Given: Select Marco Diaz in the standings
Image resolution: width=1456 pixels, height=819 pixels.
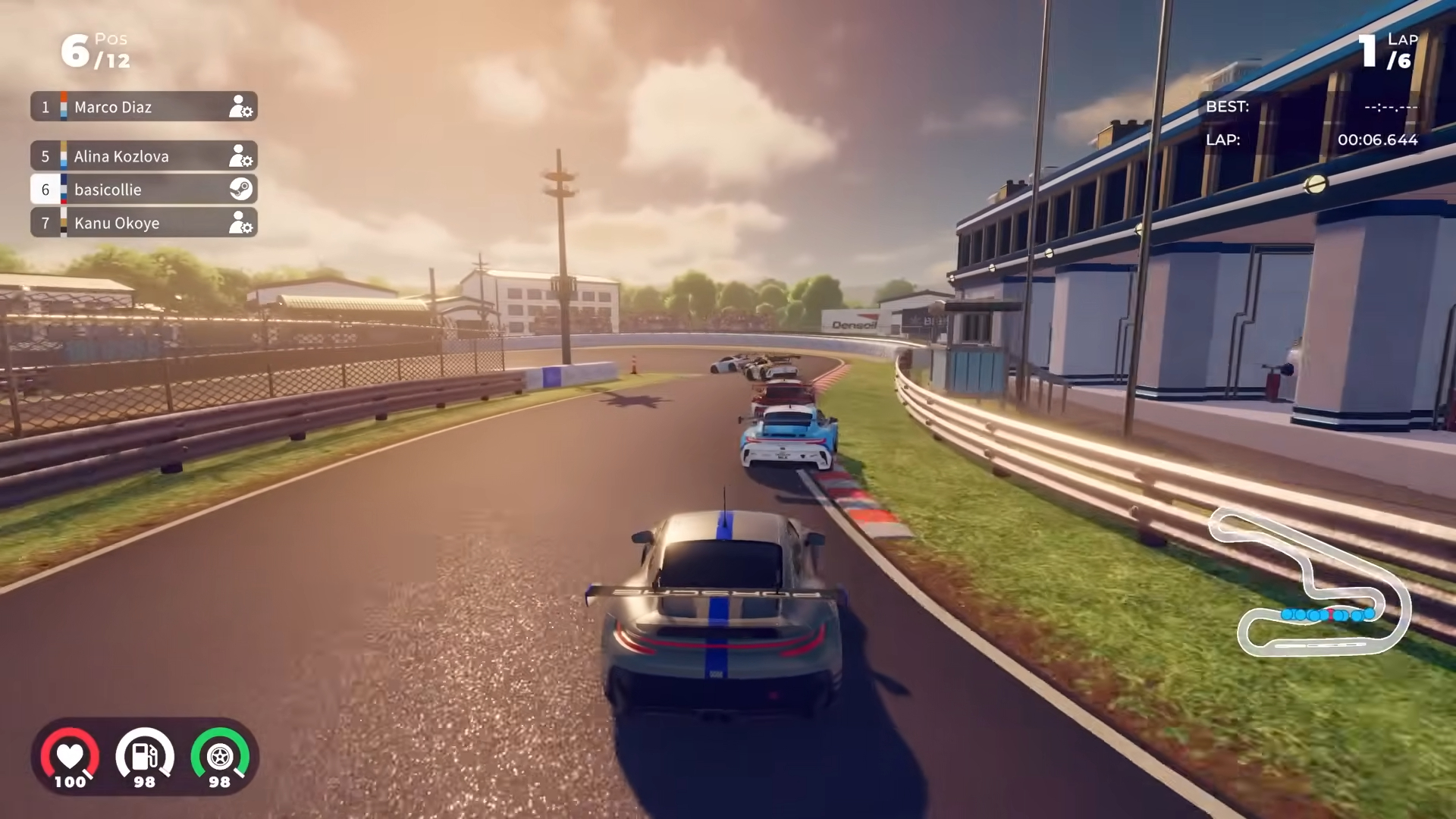Looking at the screenshot, I should click(x=144, y=107).
